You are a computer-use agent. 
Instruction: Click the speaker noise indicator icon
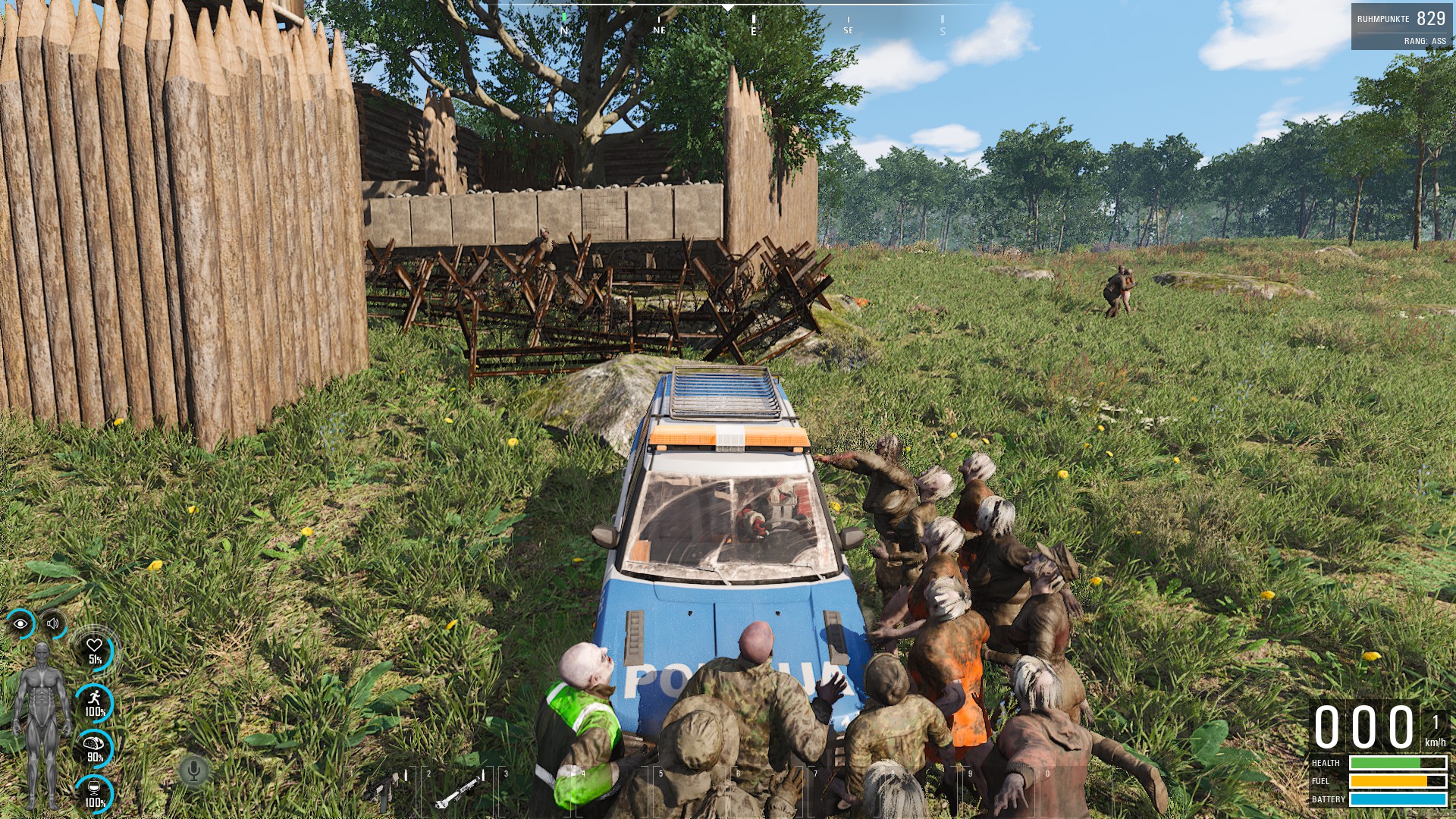[53, 624]
